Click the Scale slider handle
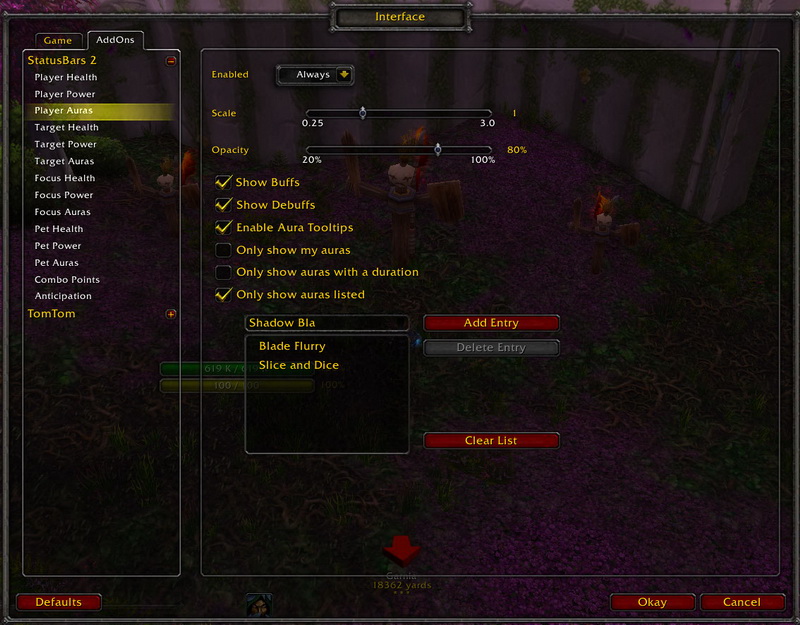Viewport: 800px width, 625px height. (x=362, y=113)
